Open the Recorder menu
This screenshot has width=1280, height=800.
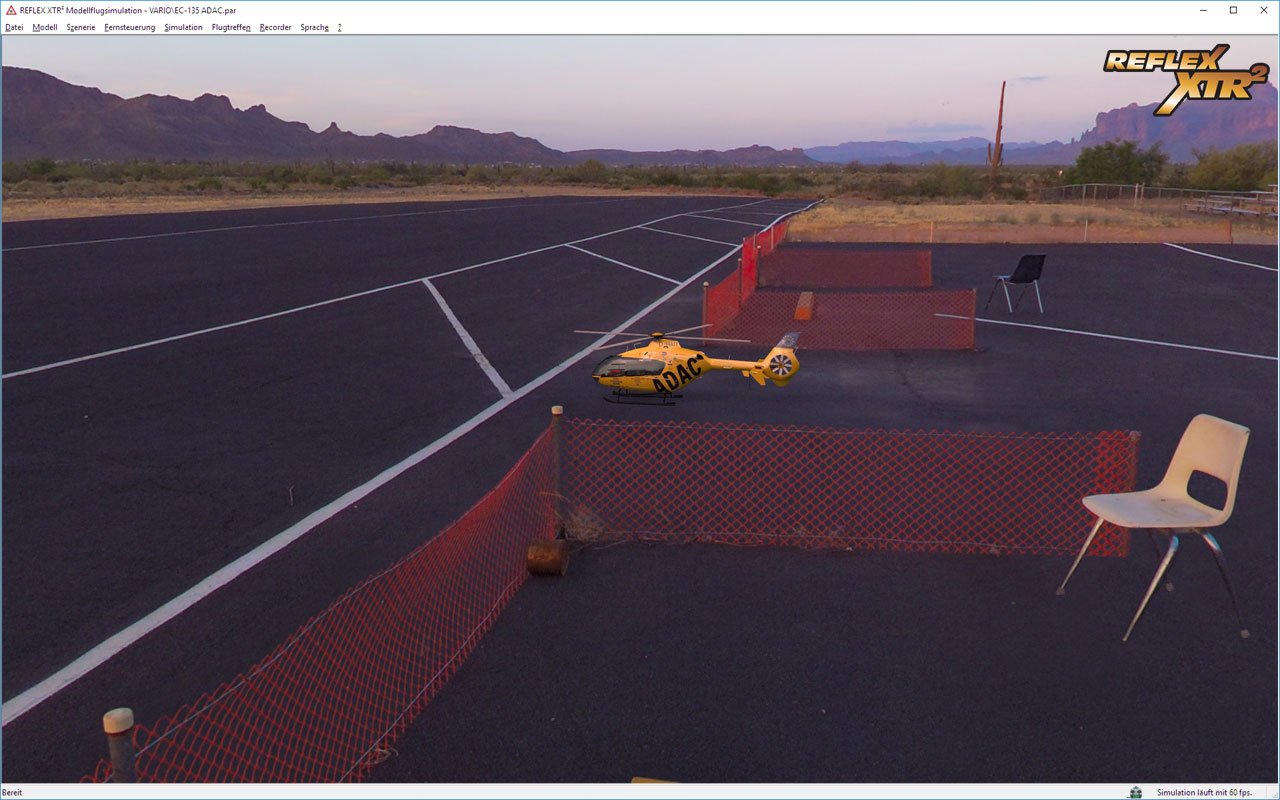(x=275, y=27)
